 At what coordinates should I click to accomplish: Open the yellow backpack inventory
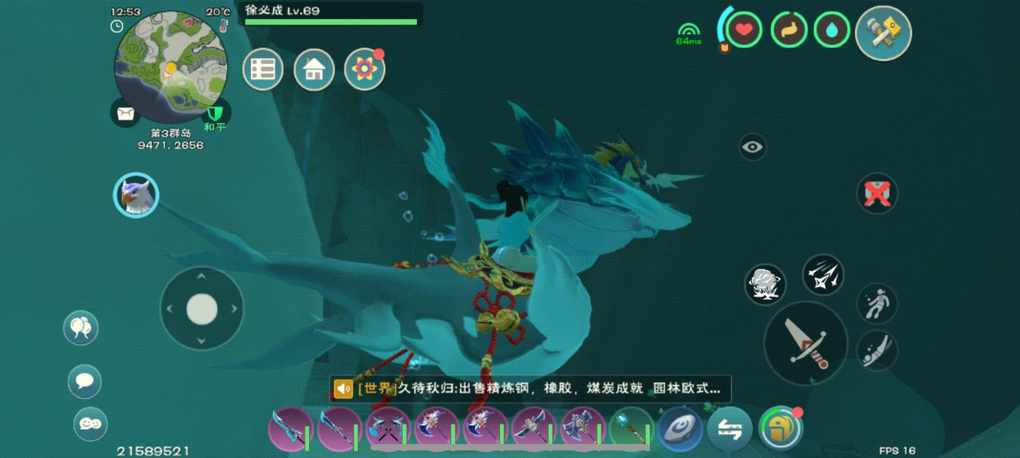pyautogui.click(x=780, y=429)
